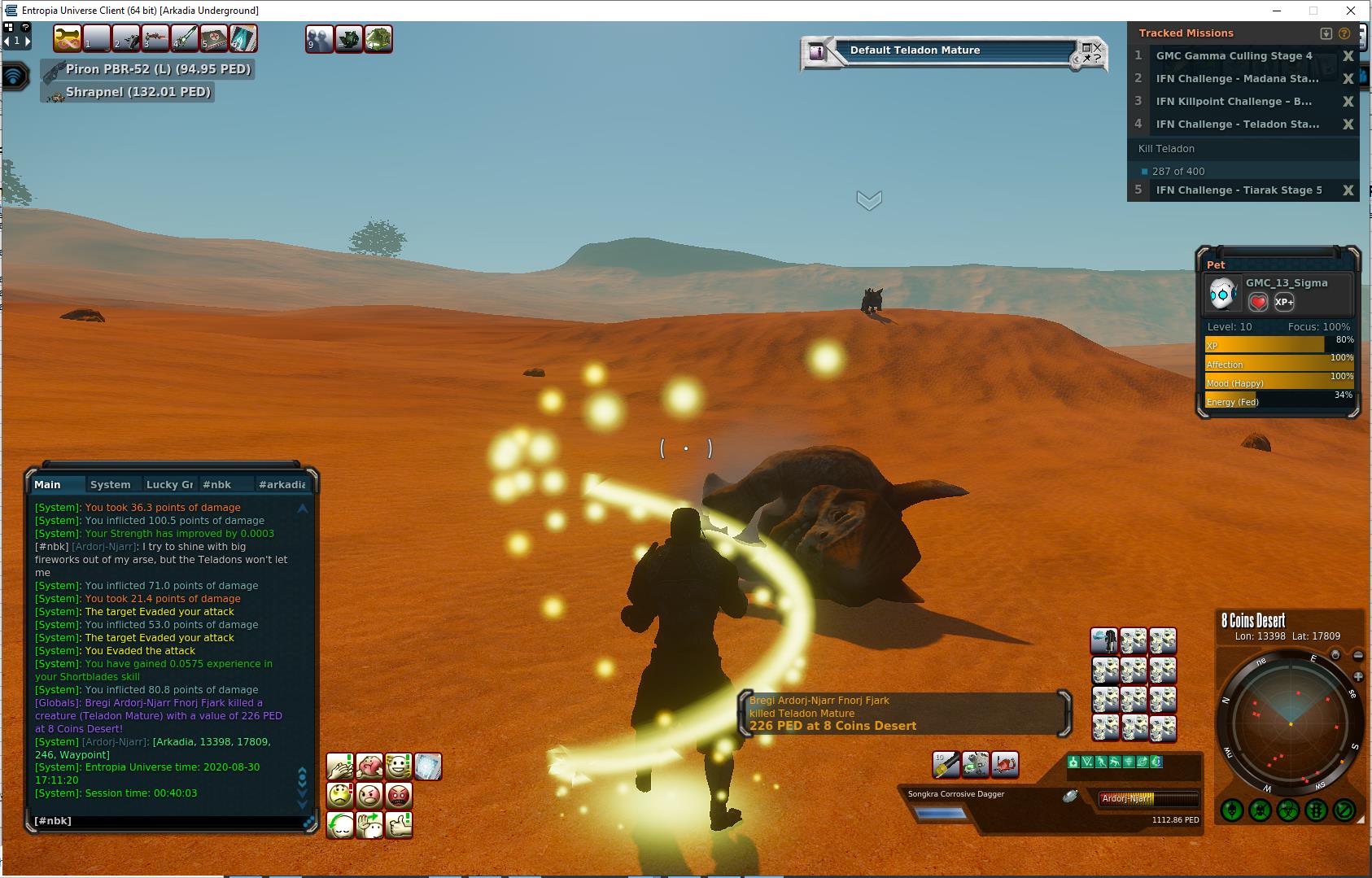Minimize the Entropia Universe window
This screenshot has width=1372, height=878.
click(x=1276, y=11)
